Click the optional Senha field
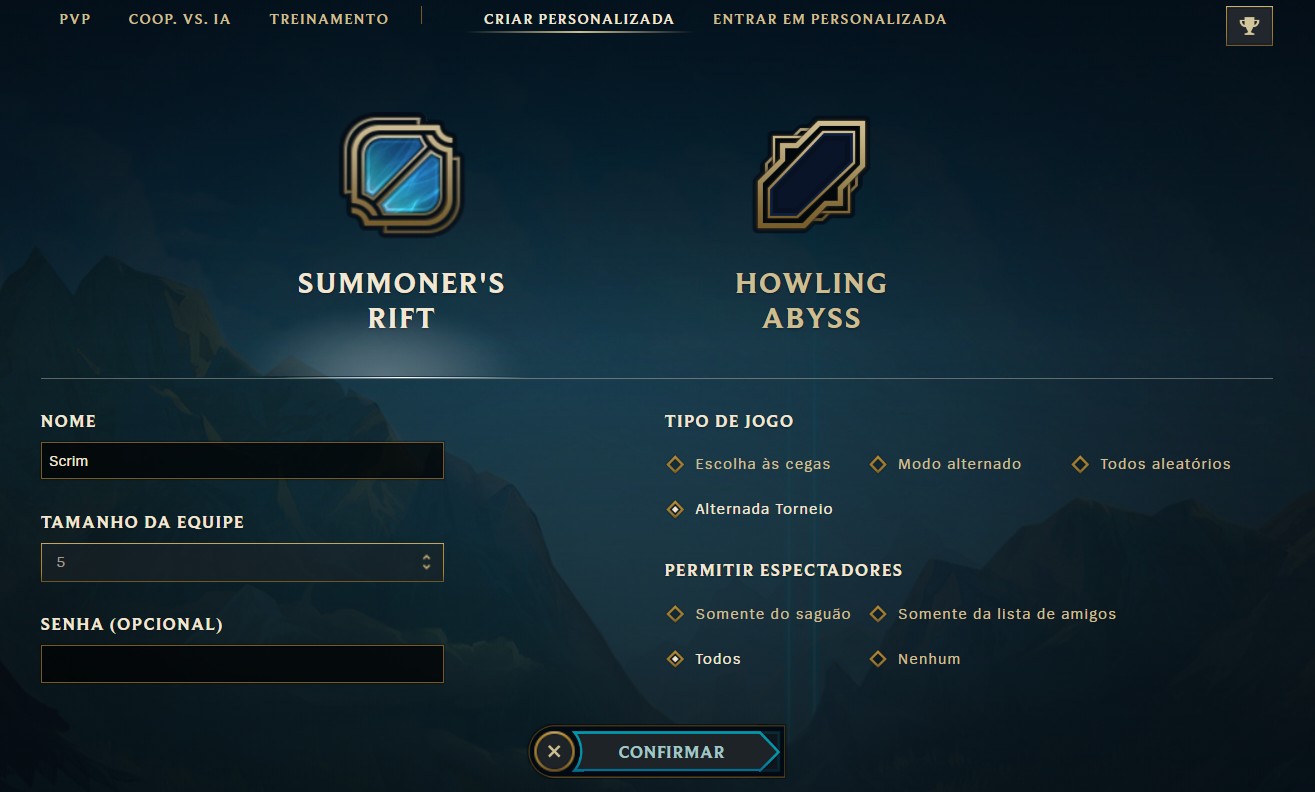 [x=242, y=663]
